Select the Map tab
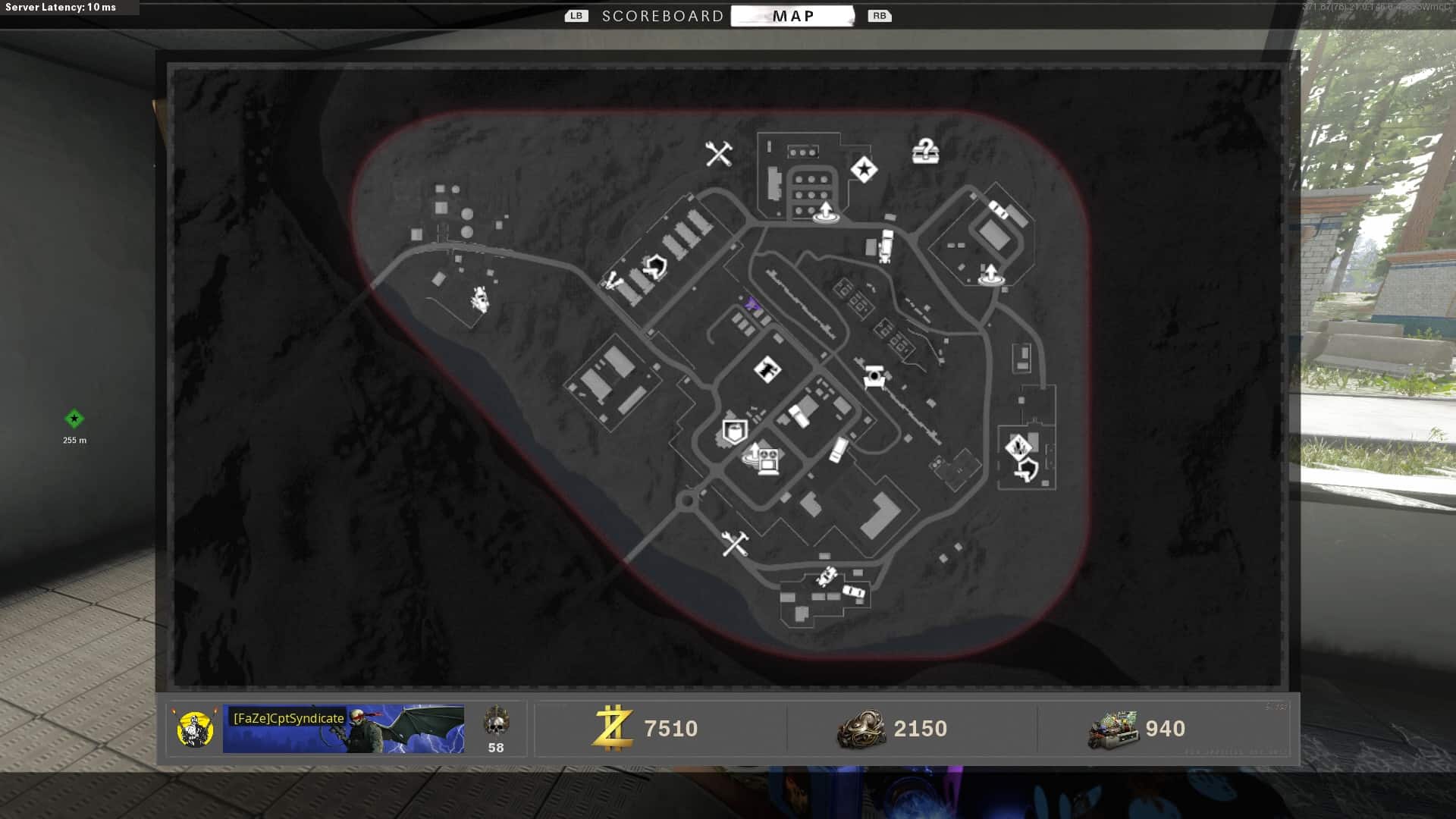This screenshot has width=1456, height=819. click(792, 16)
